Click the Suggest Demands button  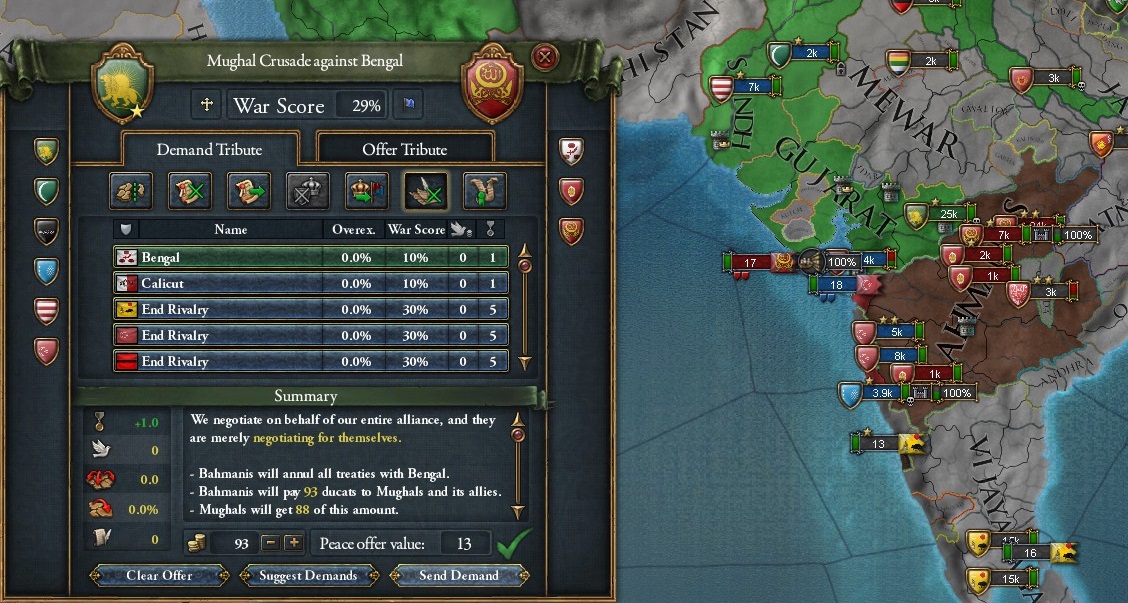pos(308,575)
